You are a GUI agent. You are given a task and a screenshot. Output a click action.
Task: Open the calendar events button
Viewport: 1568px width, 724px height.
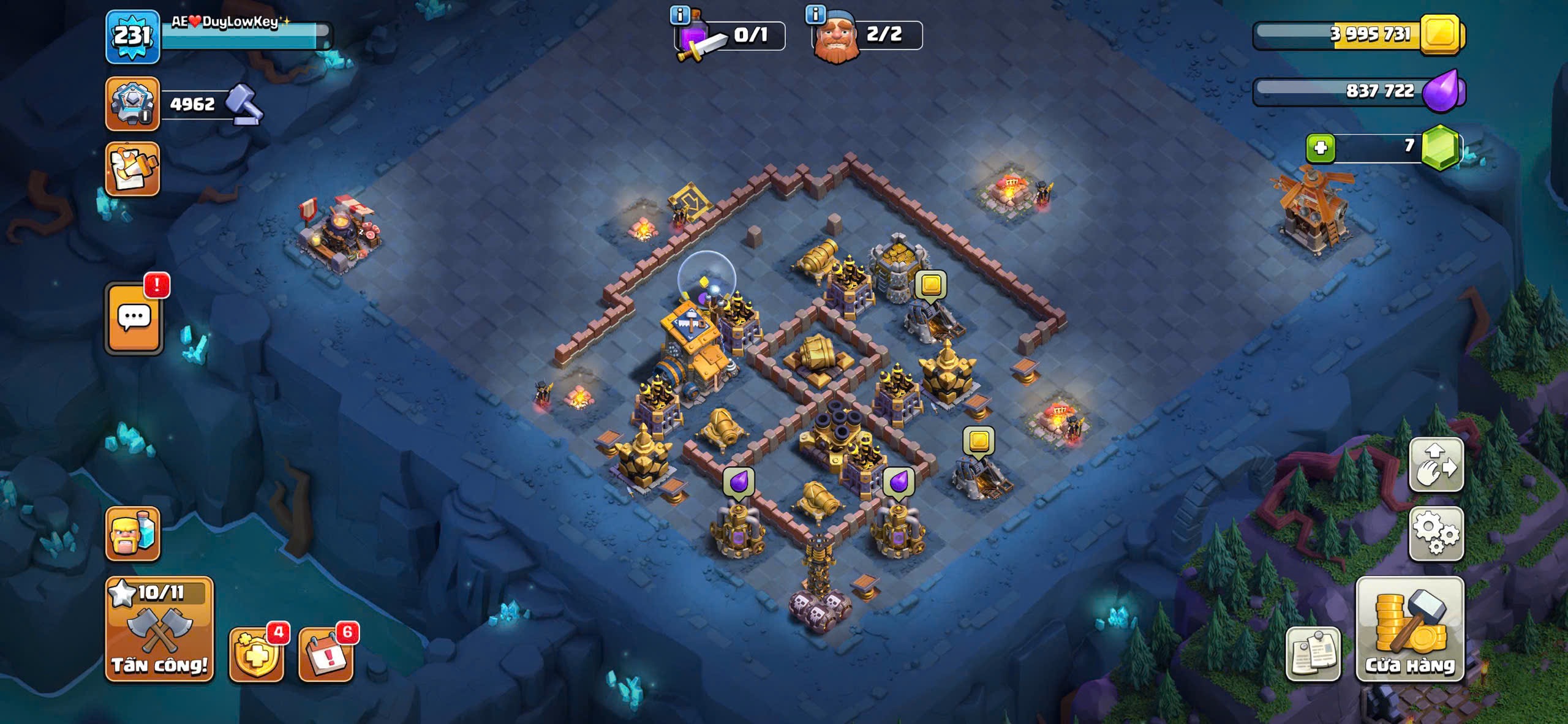coord(326,654)
